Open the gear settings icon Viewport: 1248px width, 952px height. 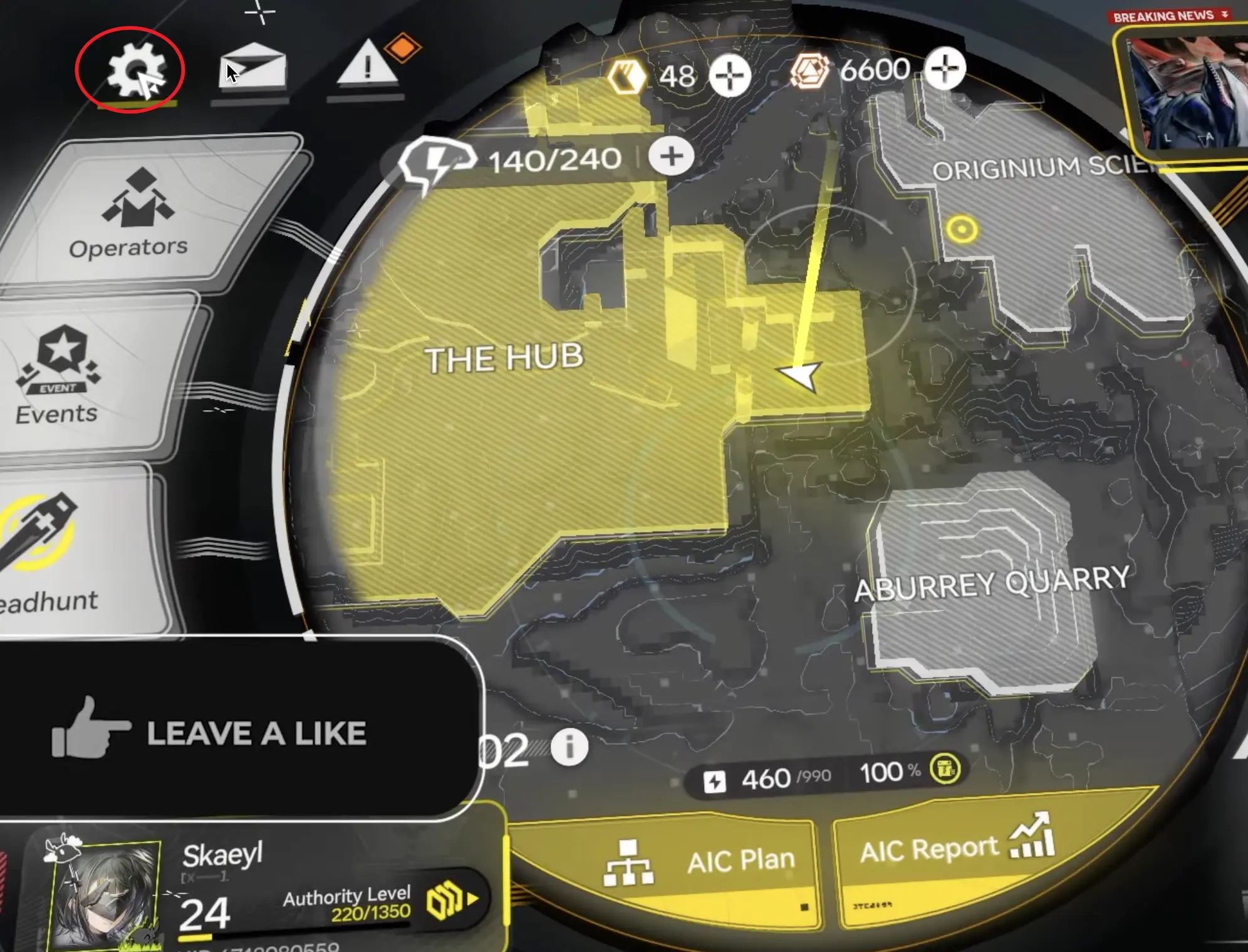pyautogui.click(x=134, y=71)
